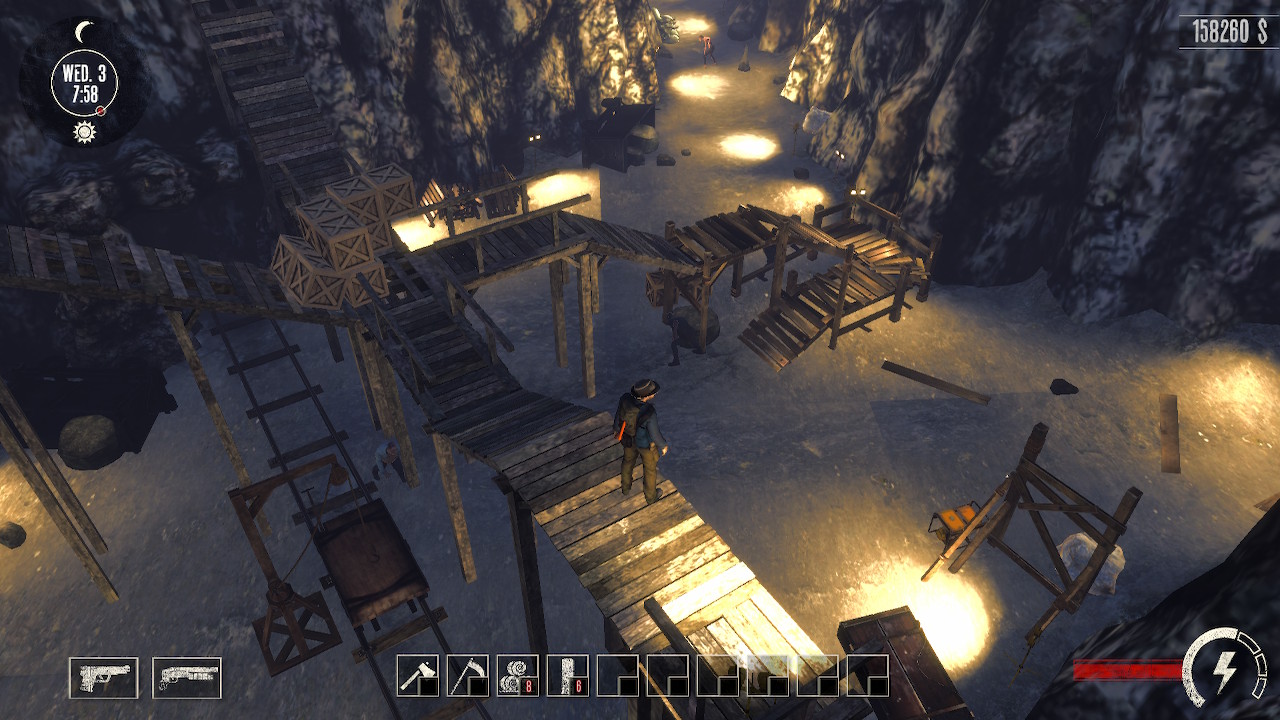The width and height of the screenshot is (1280, 720).
Task: Click the quantity badge showing 8 on the rope
Action: tap(528, 686)
